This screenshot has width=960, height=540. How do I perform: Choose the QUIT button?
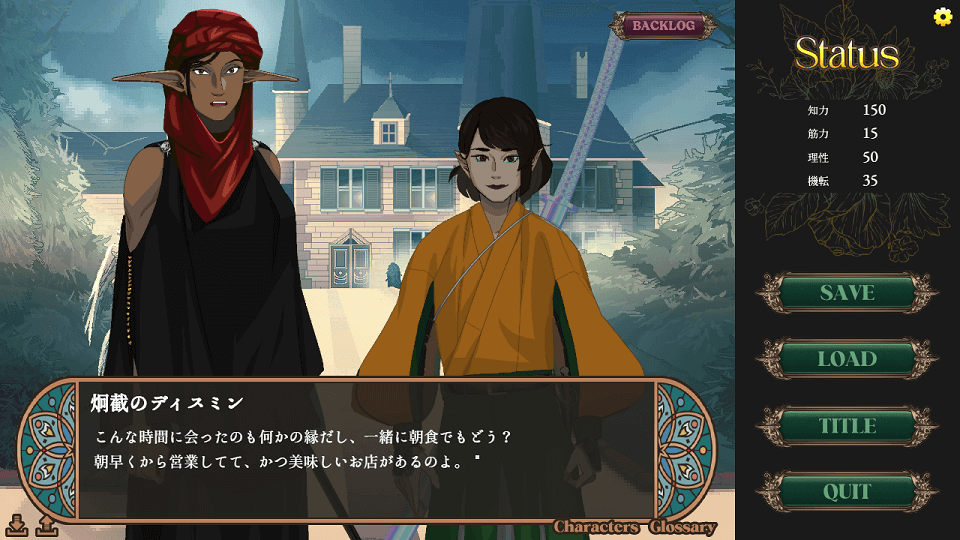pos(847,492)
